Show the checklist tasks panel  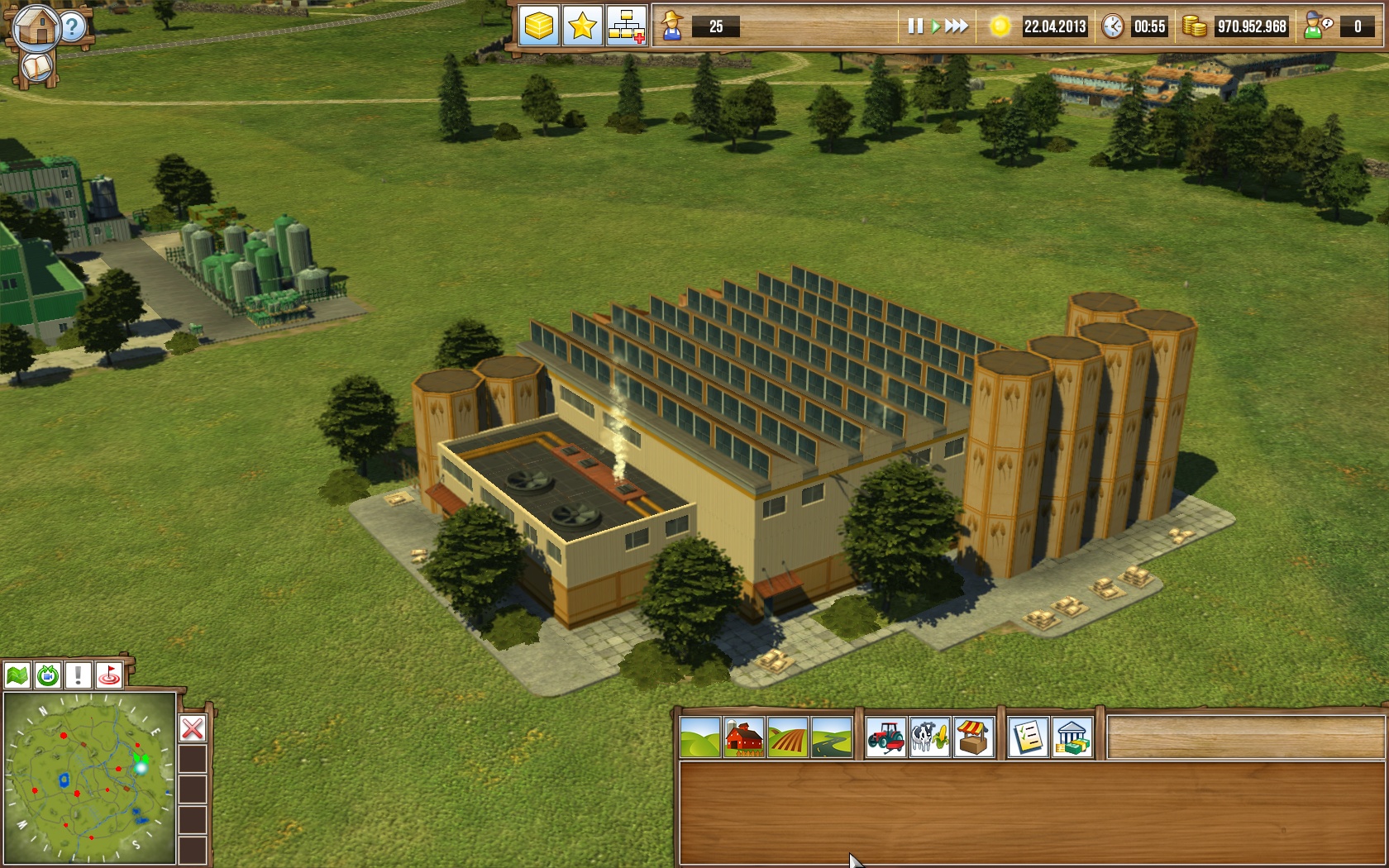pos(1029,737)
